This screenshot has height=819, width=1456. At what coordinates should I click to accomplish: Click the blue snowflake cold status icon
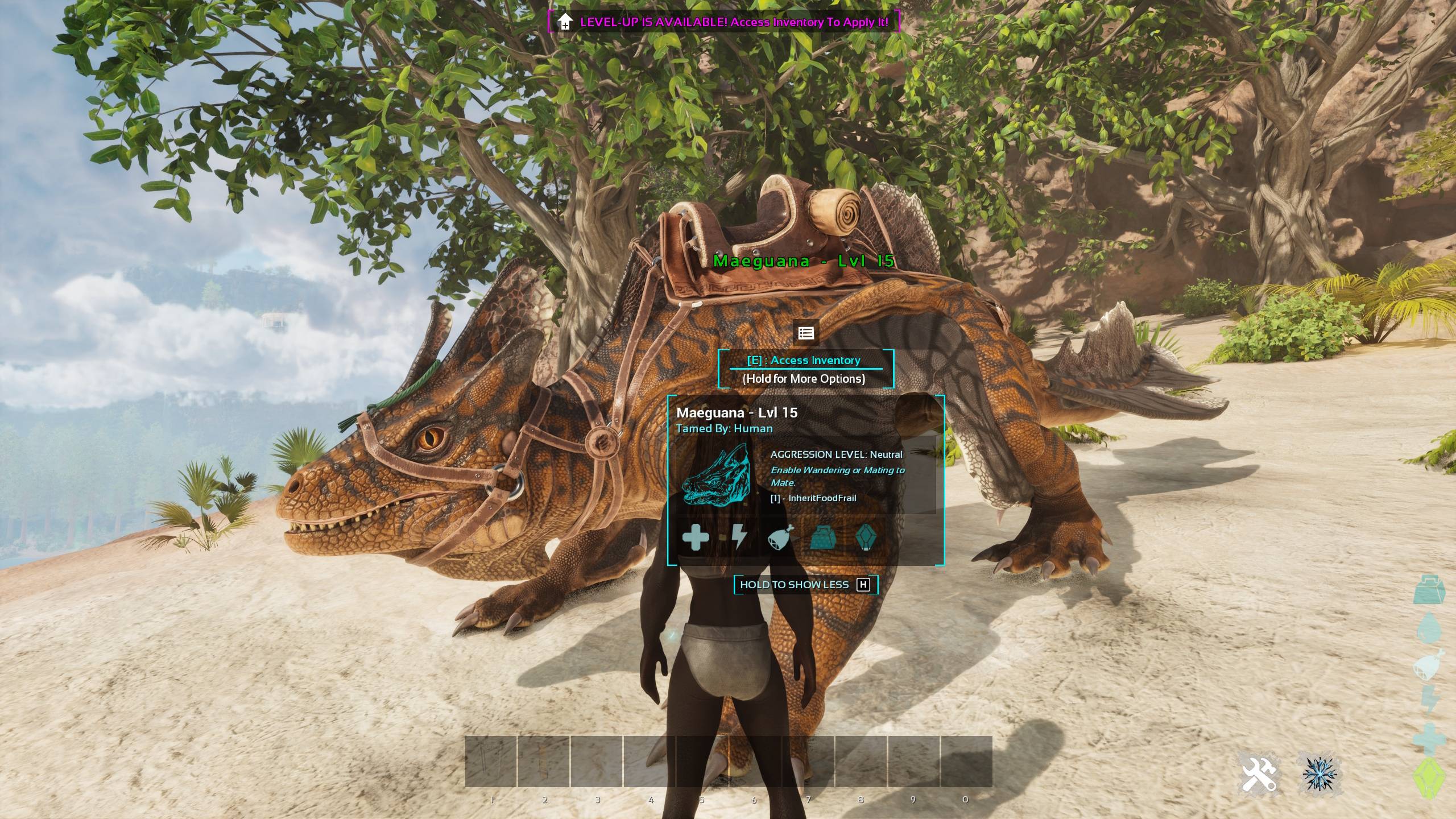click(1319, 774)
